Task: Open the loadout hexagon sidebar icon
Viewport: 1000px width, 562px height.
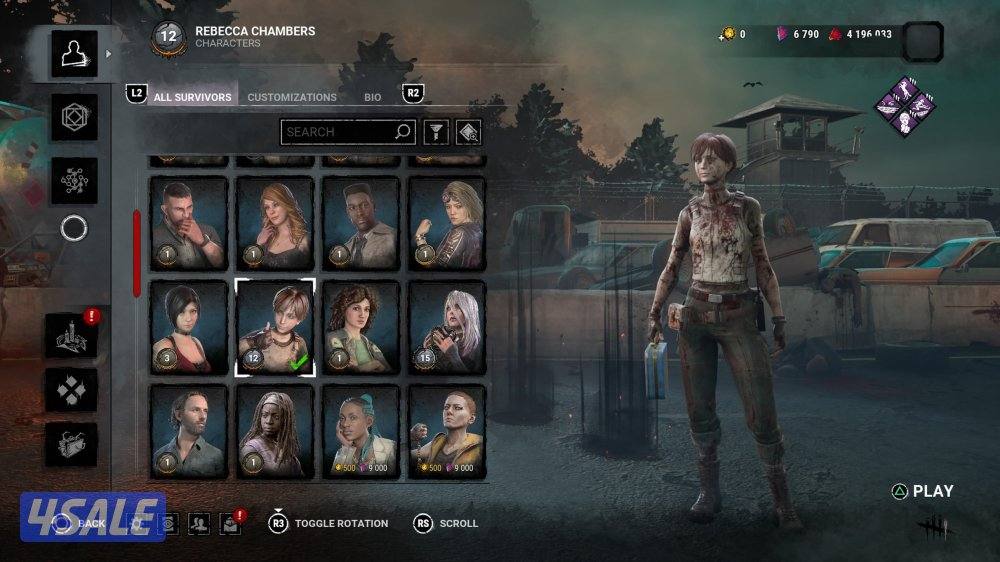Action: 75,117
